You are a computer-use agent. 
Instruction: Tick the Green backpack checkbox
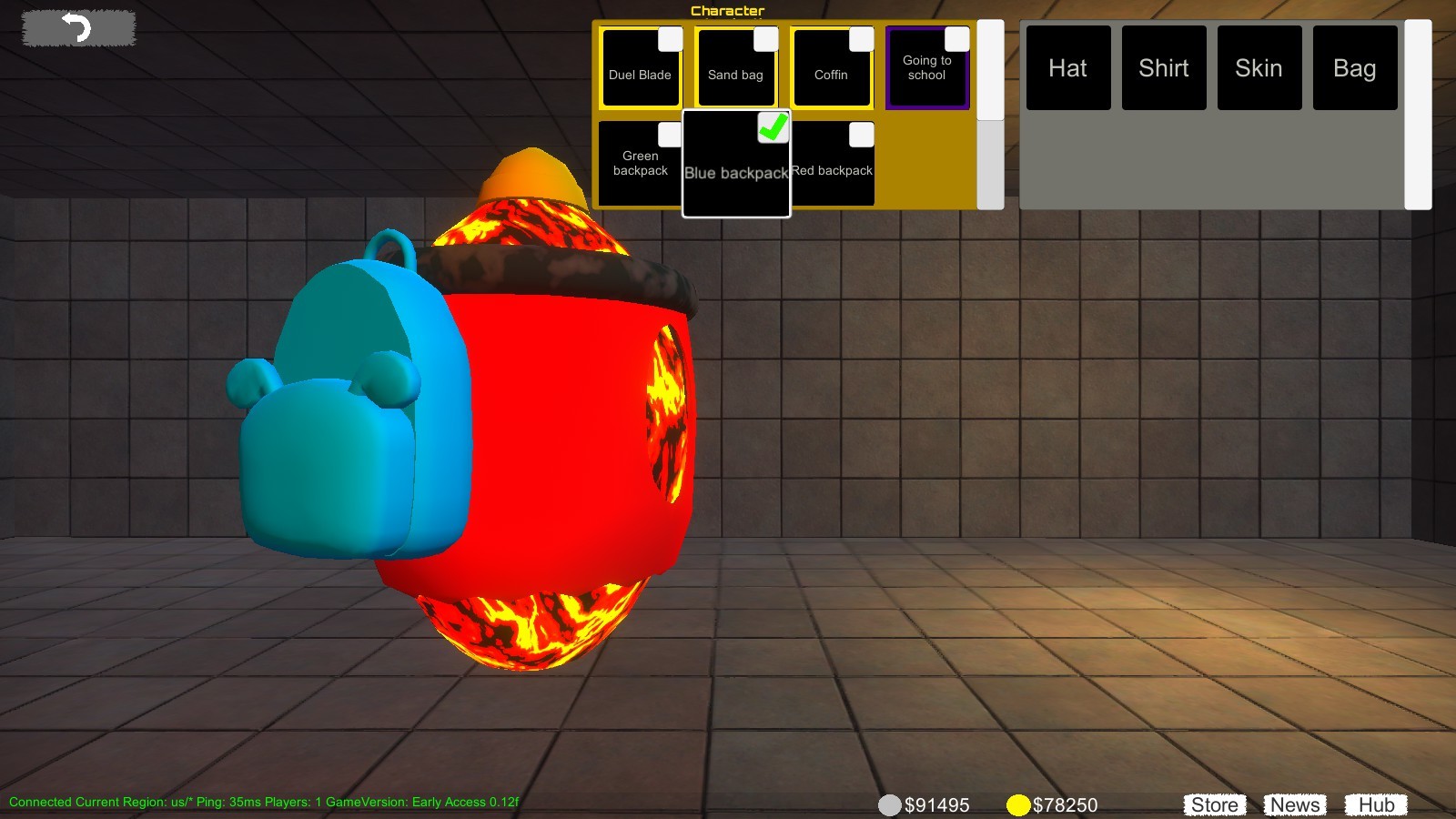tap(668, 134)
